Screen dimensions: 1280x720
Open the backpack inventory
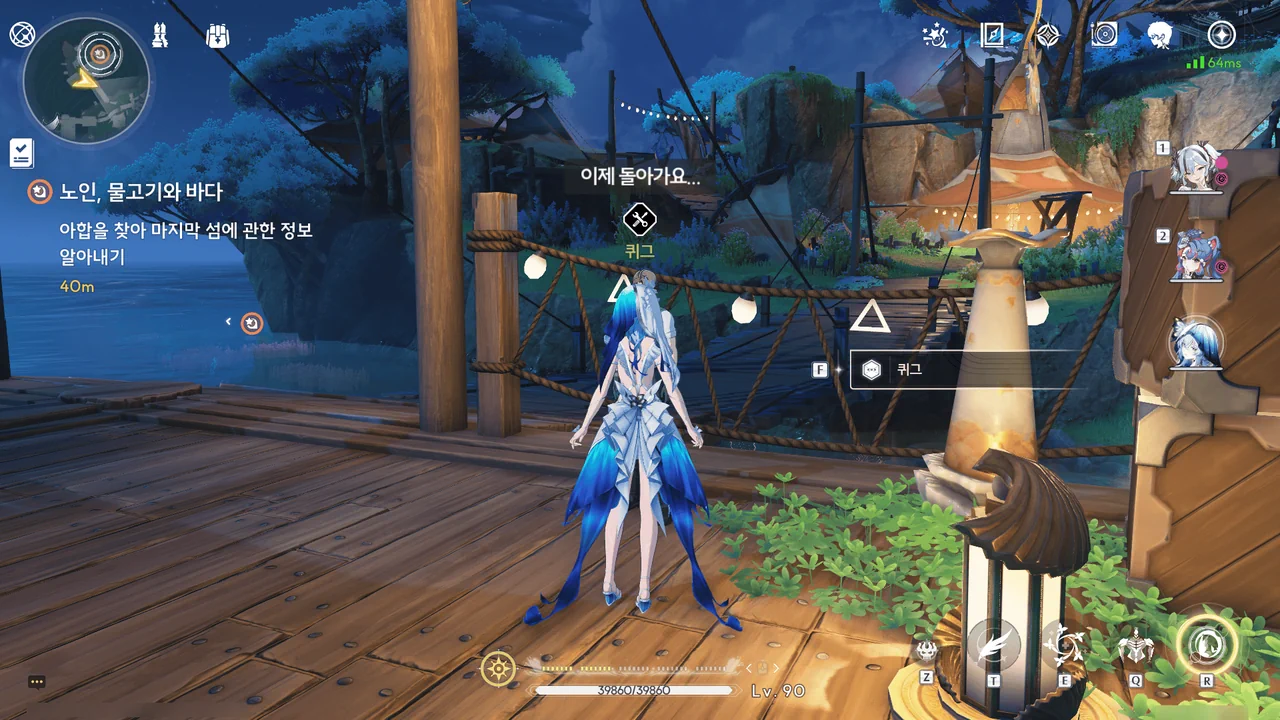click(217, 37)
